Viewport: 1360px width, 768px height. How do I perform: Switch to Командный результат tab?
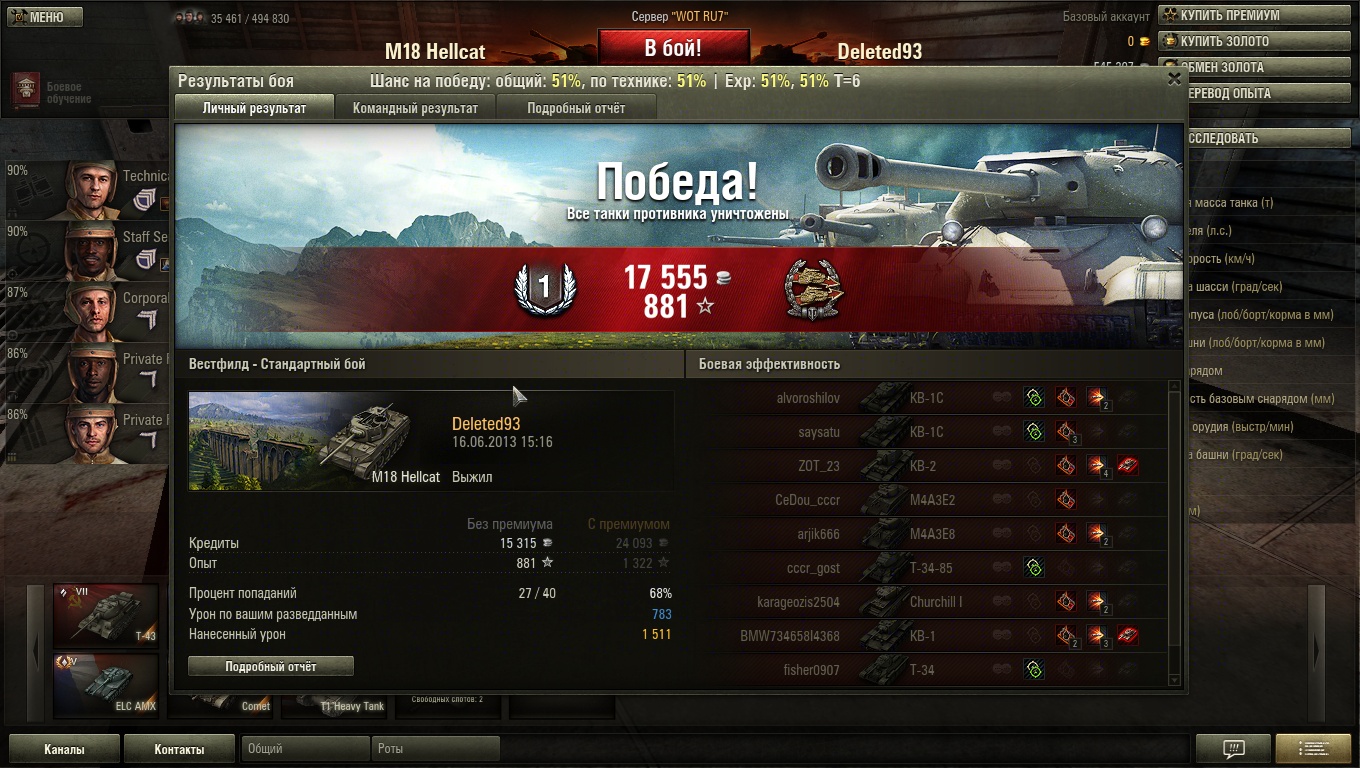pyautogui.click(x=415, y=108)
